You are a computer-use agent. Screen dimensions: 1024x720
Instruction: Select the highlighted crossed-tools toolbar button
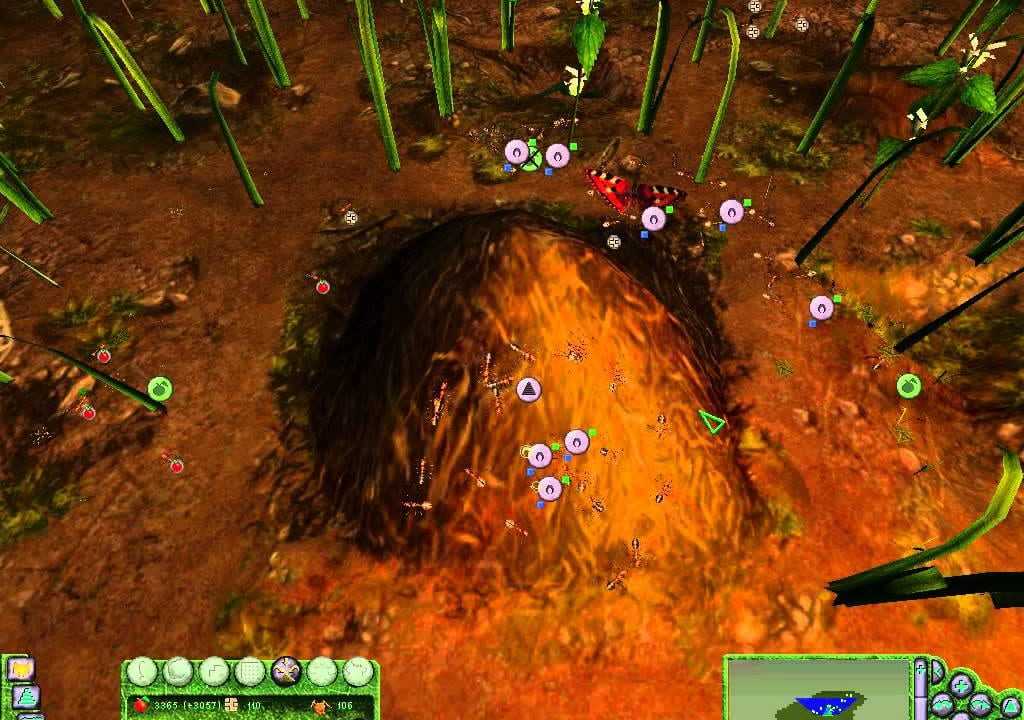(286, 671)
